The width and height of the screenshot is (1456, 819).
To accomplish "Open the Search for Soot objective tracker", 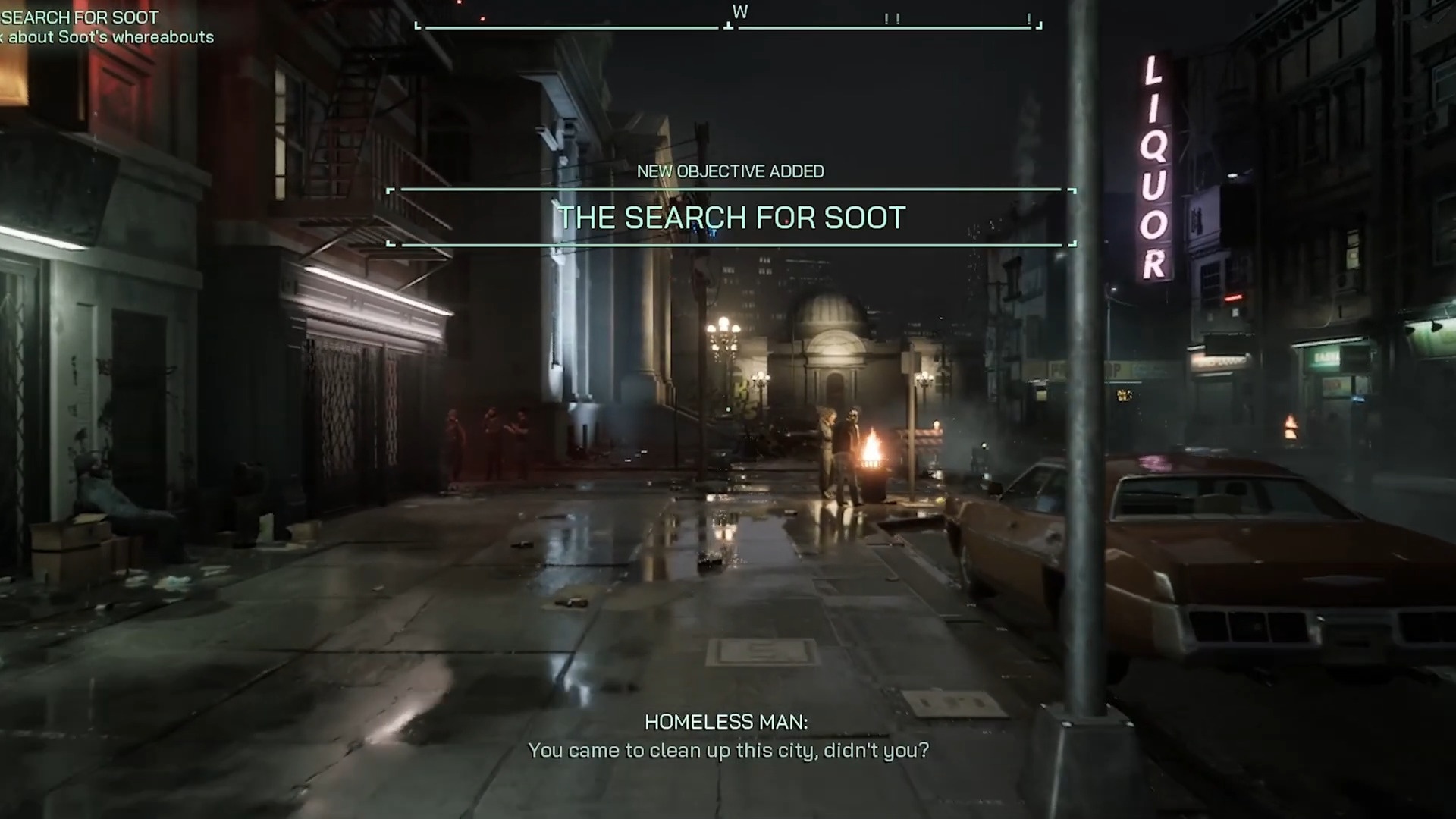I will (x=81, y=18).
